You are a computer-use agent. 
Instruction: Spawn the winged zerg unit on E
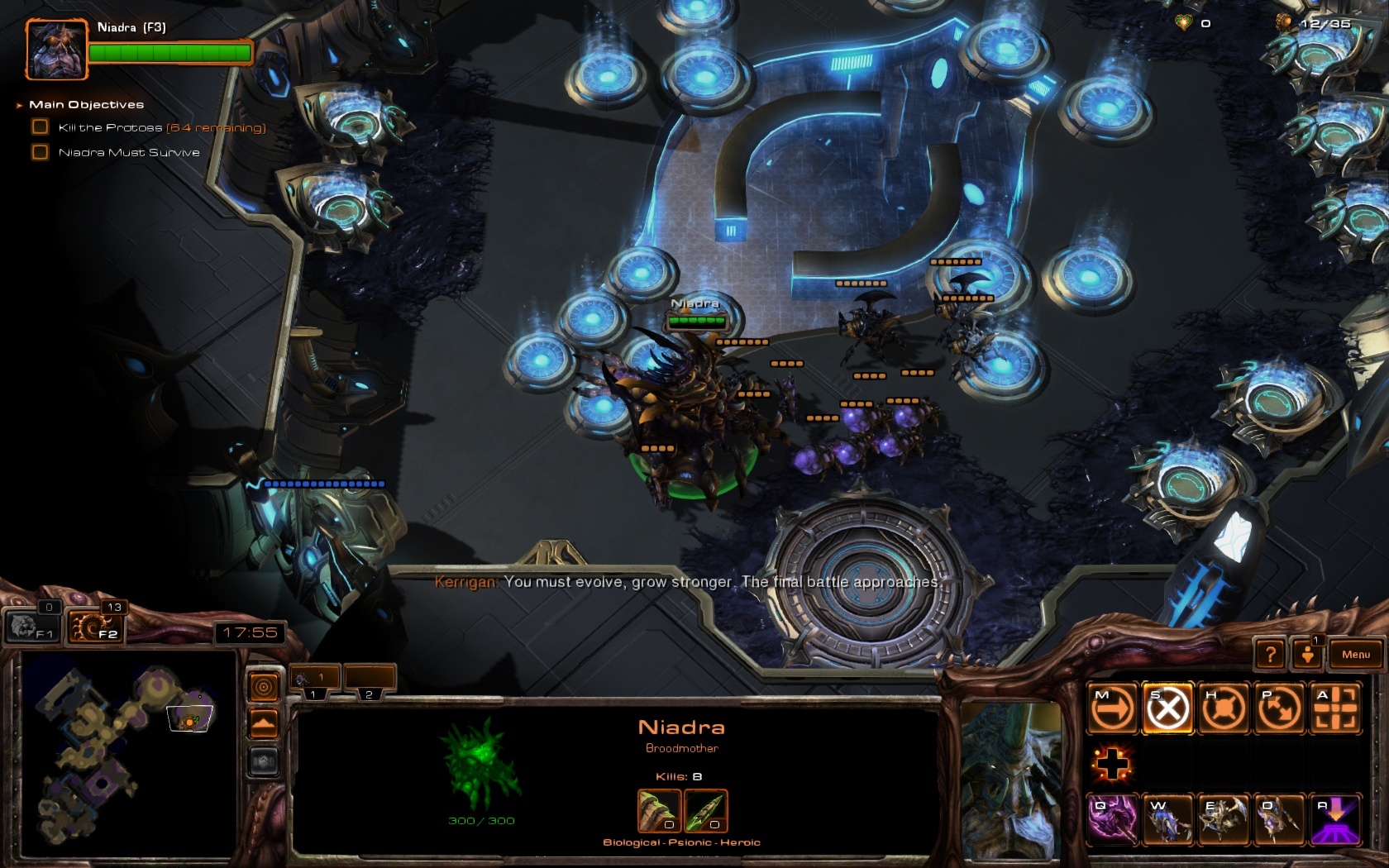(1223, 819)
